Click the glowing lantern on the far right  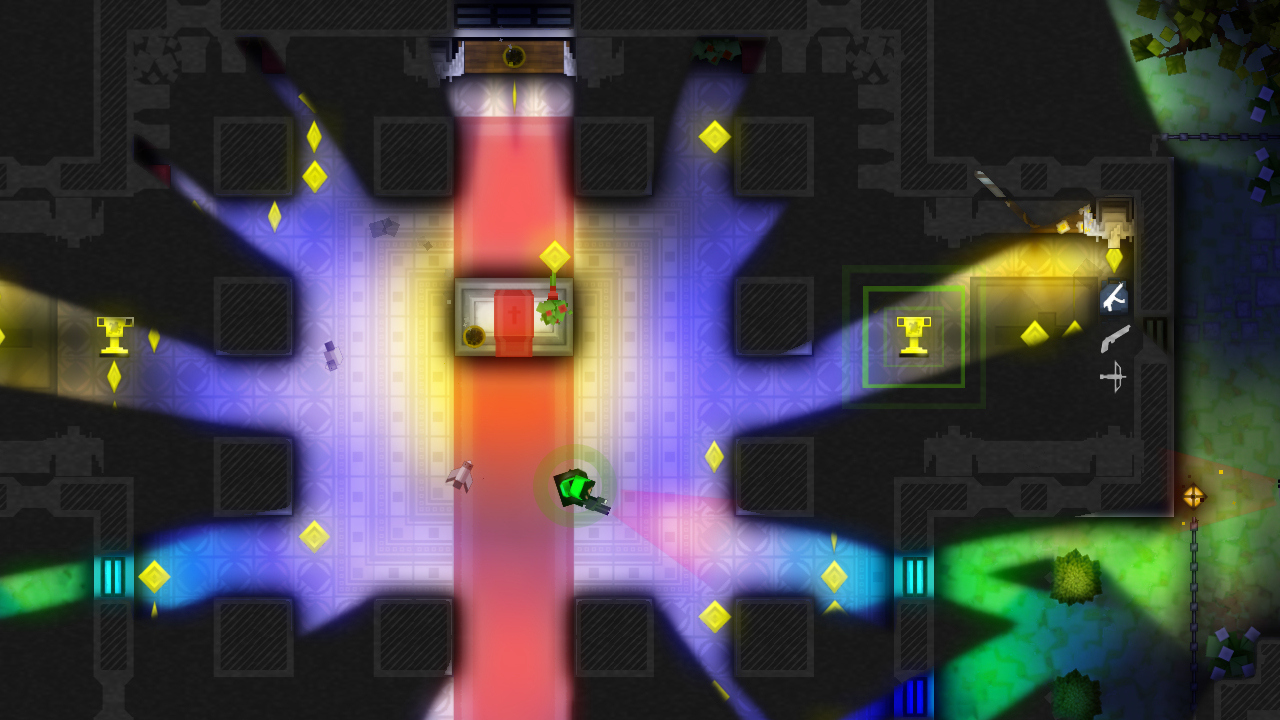[x=1196, y=495]
